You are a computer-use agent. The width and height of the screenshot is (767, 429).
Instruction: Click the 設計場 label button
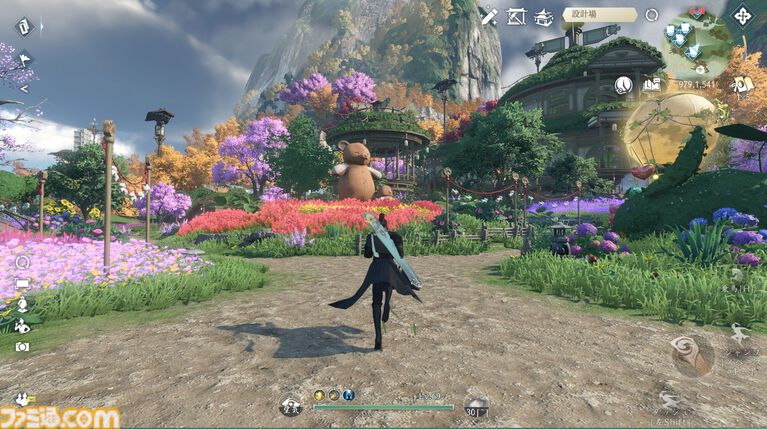[599, 15]
